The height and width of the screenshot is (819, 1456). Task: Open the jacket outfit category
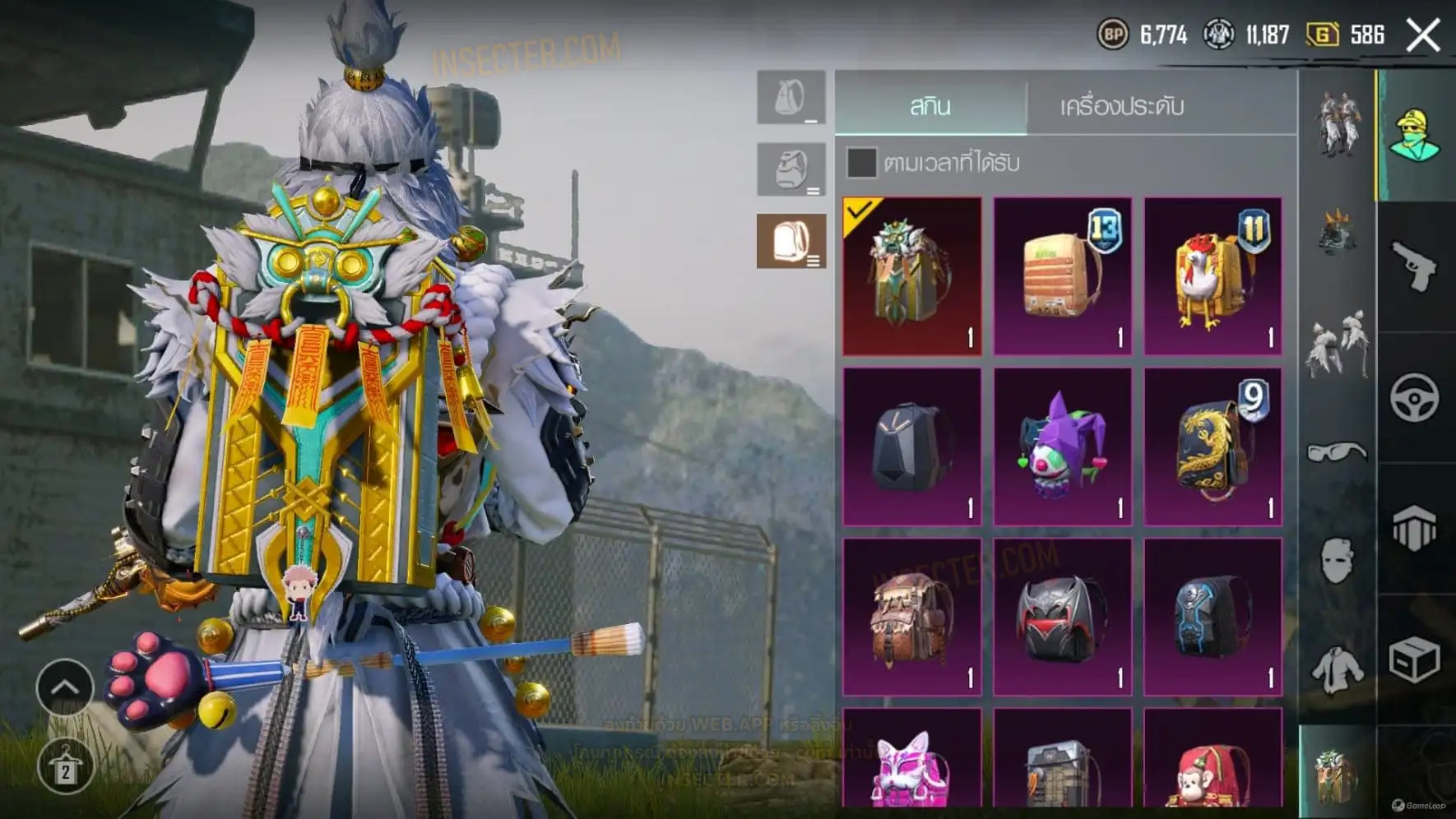coord(1337,669)
